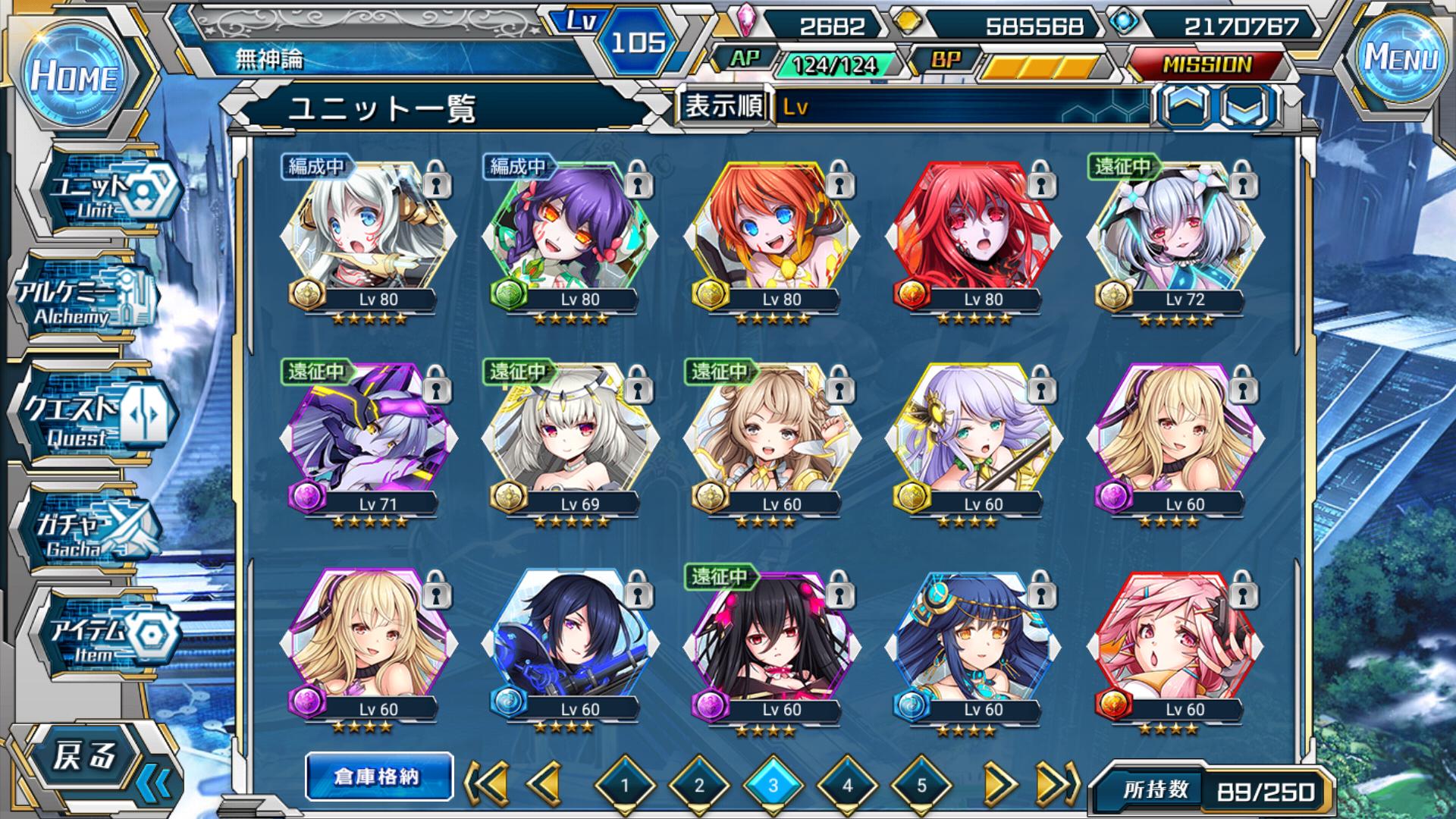Switch to unit list page 1
This screenshot has width=1456, height=819.
(x=625, y=786)
